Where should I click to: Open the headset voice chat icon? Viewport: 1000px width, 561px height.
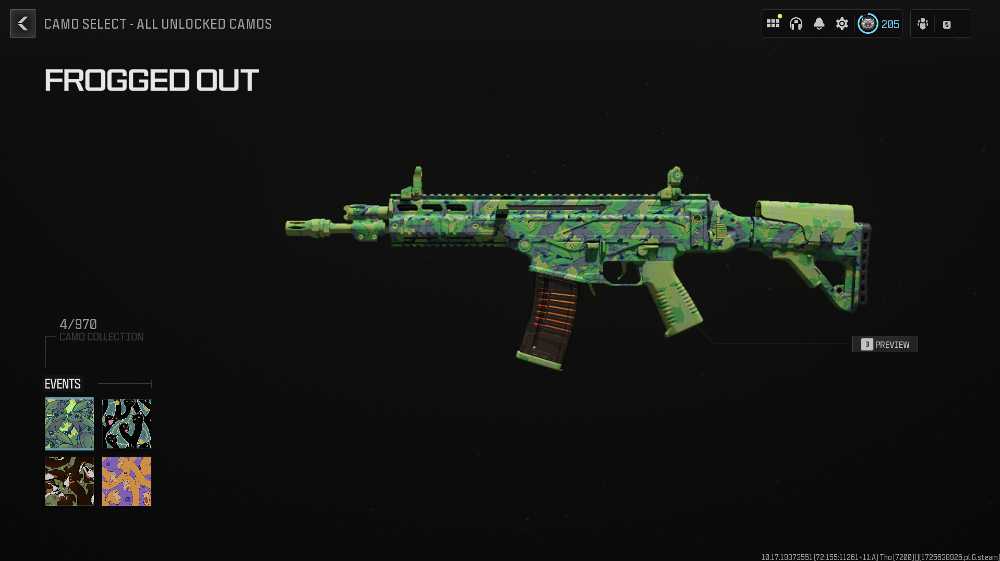pyautogui.click(x=796, y=24)
